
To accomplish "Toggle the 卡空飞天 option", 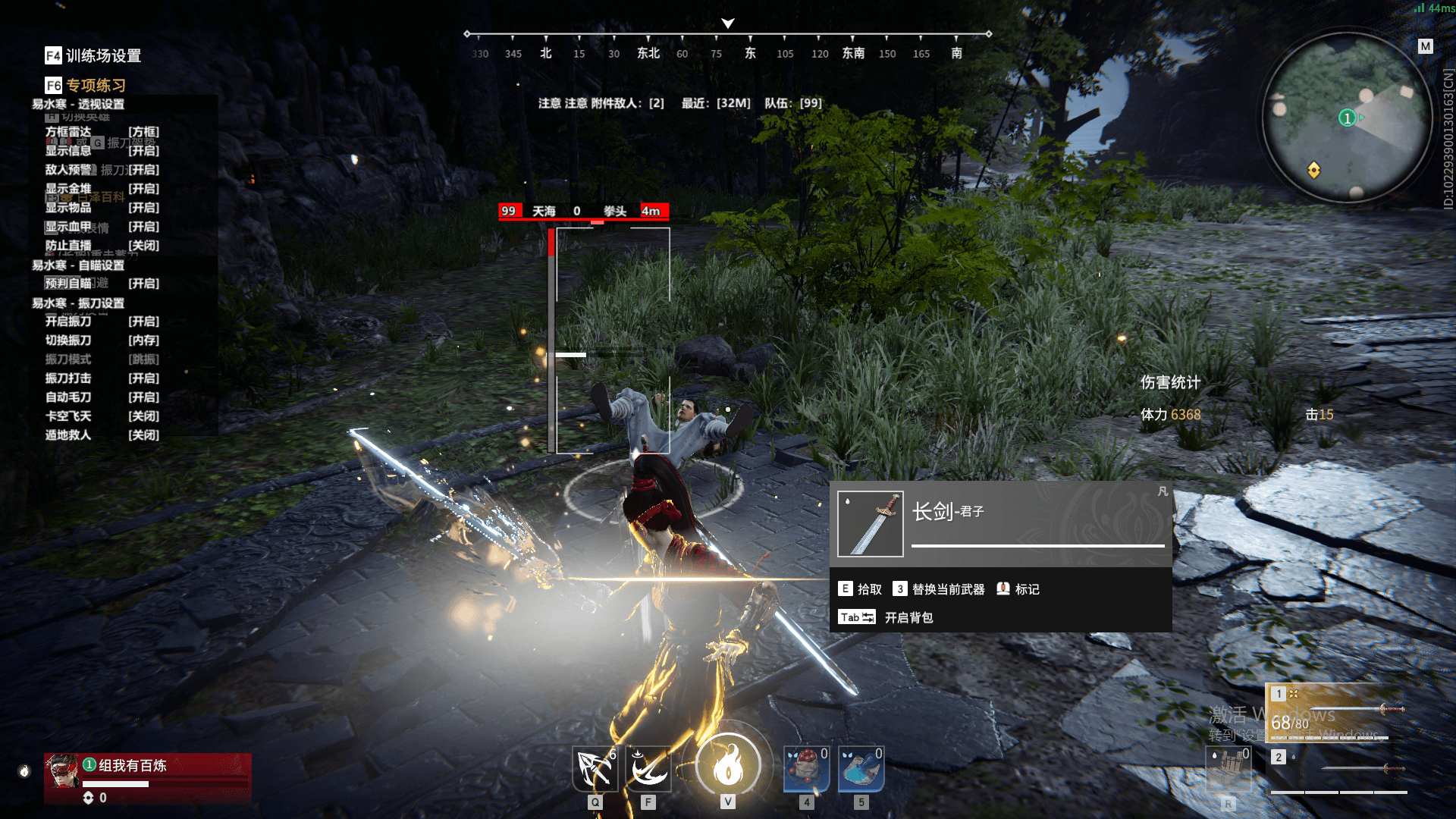I will 102,416.
